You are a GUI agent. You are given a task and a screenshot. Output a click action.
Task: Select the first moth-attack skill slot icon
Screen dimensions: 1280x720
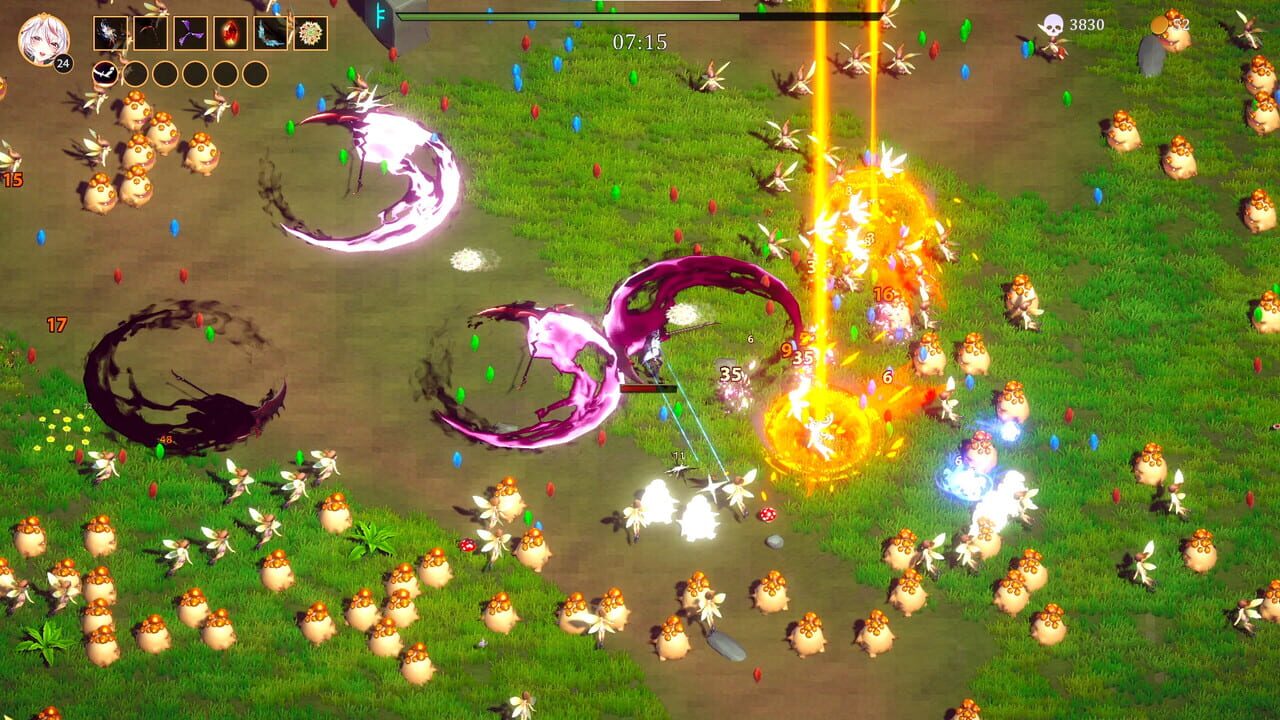(x=110, y=33)
